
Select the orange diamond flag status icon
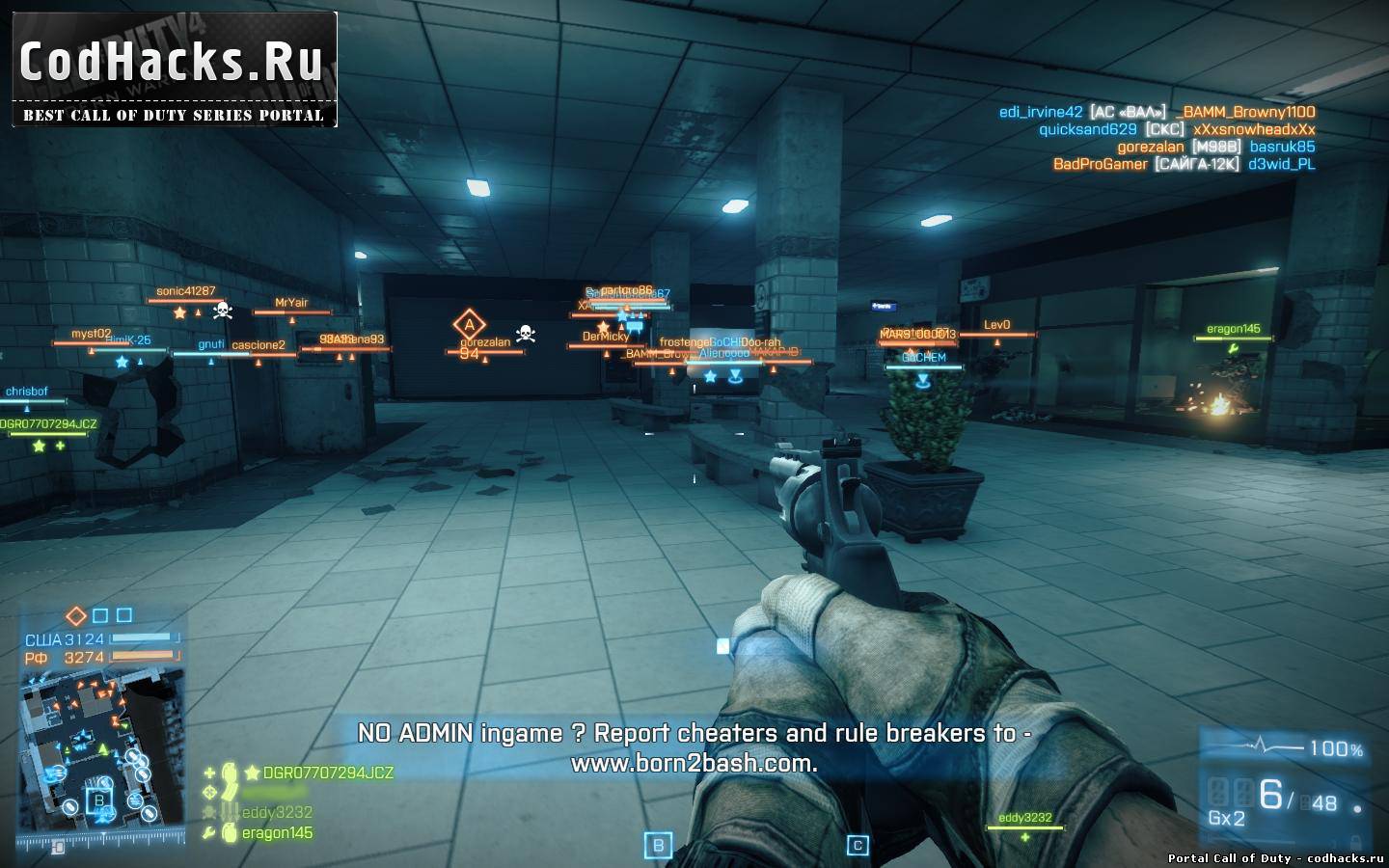pyautogui.click(x=75, y=615)
